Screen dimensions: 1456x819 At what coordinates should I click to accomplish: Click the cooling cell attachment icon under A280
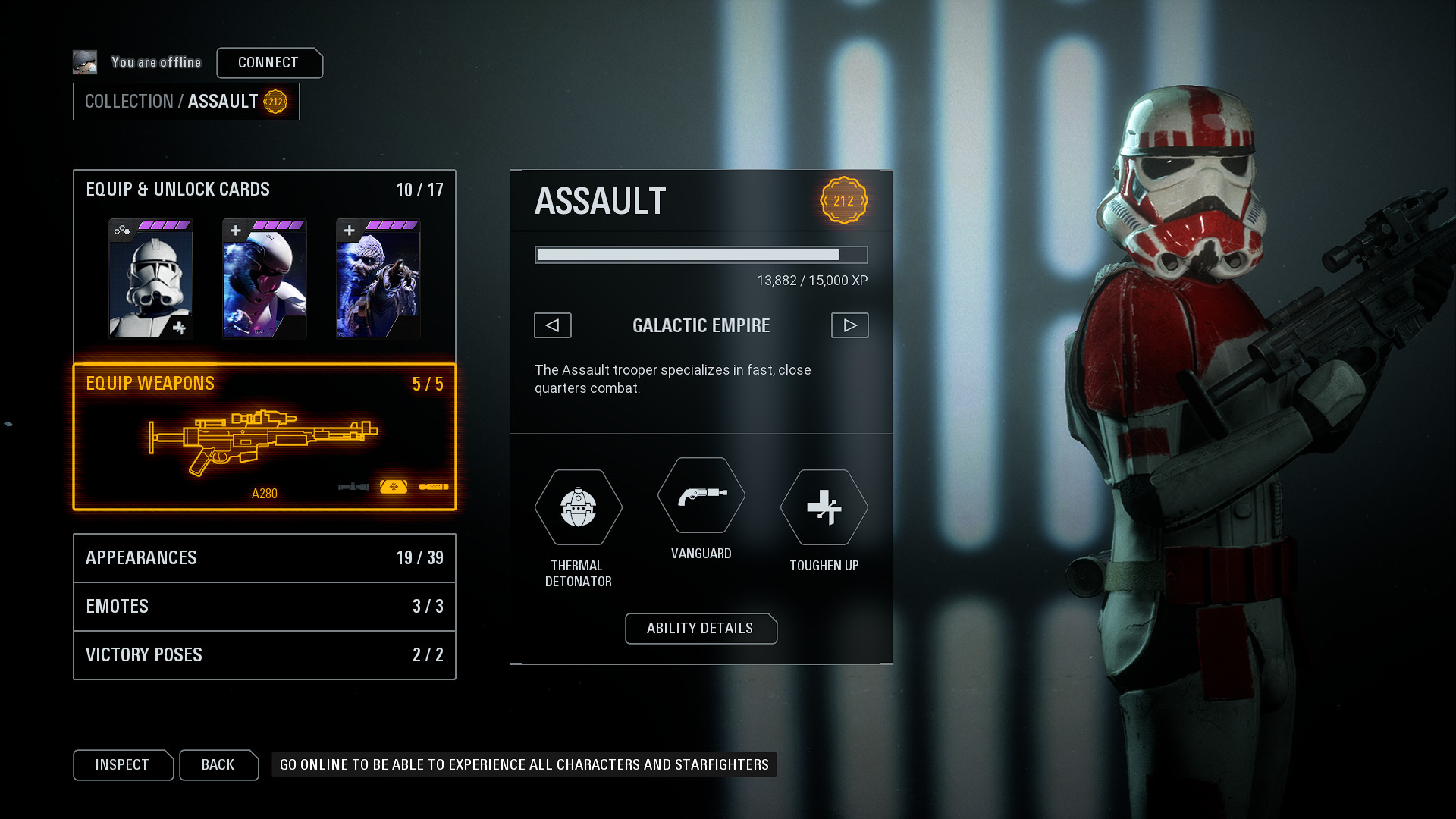click(394, 487)
